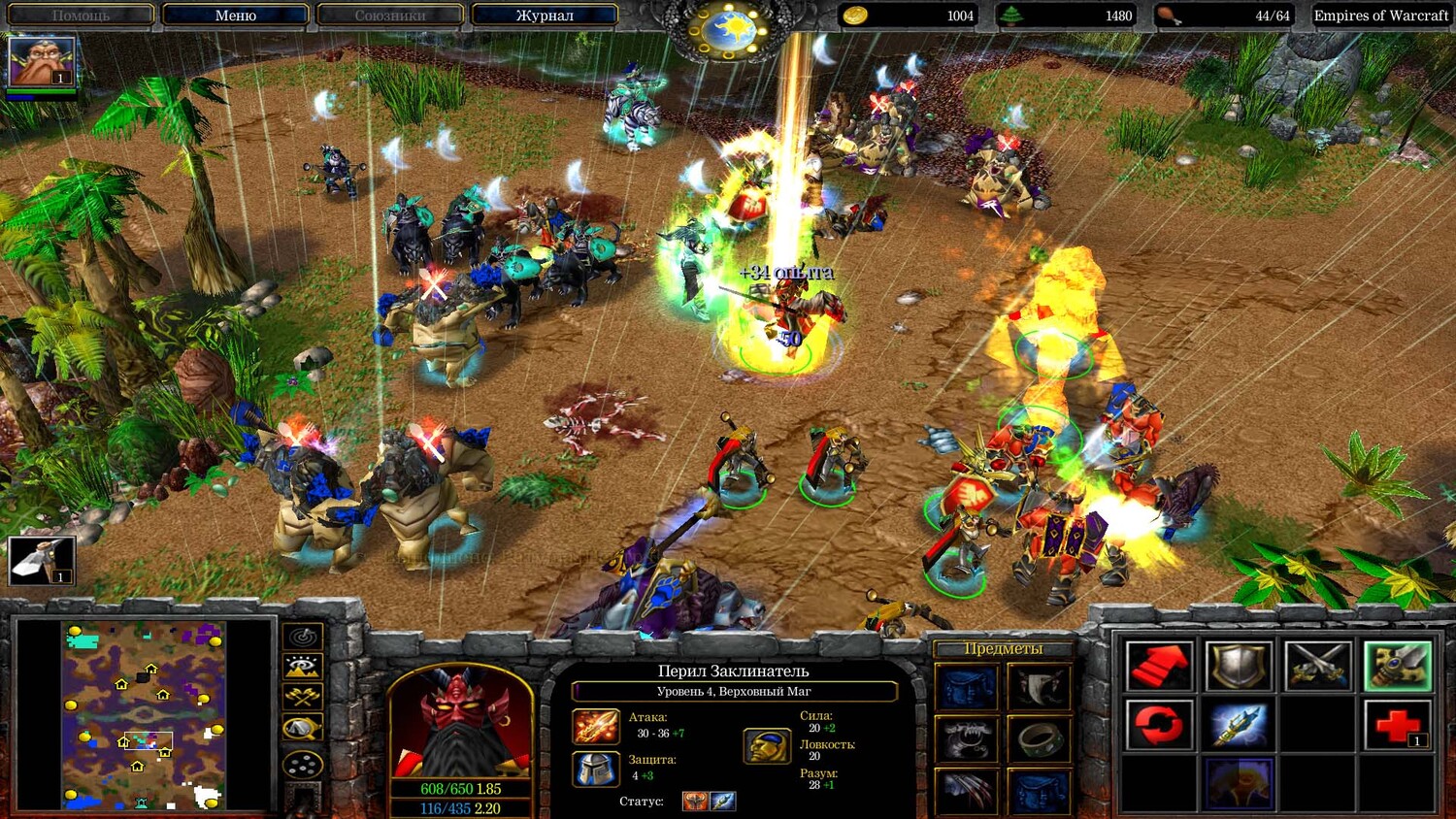Toggle creep camp display on minimap
1456x819 pixels.
(303, 728)
